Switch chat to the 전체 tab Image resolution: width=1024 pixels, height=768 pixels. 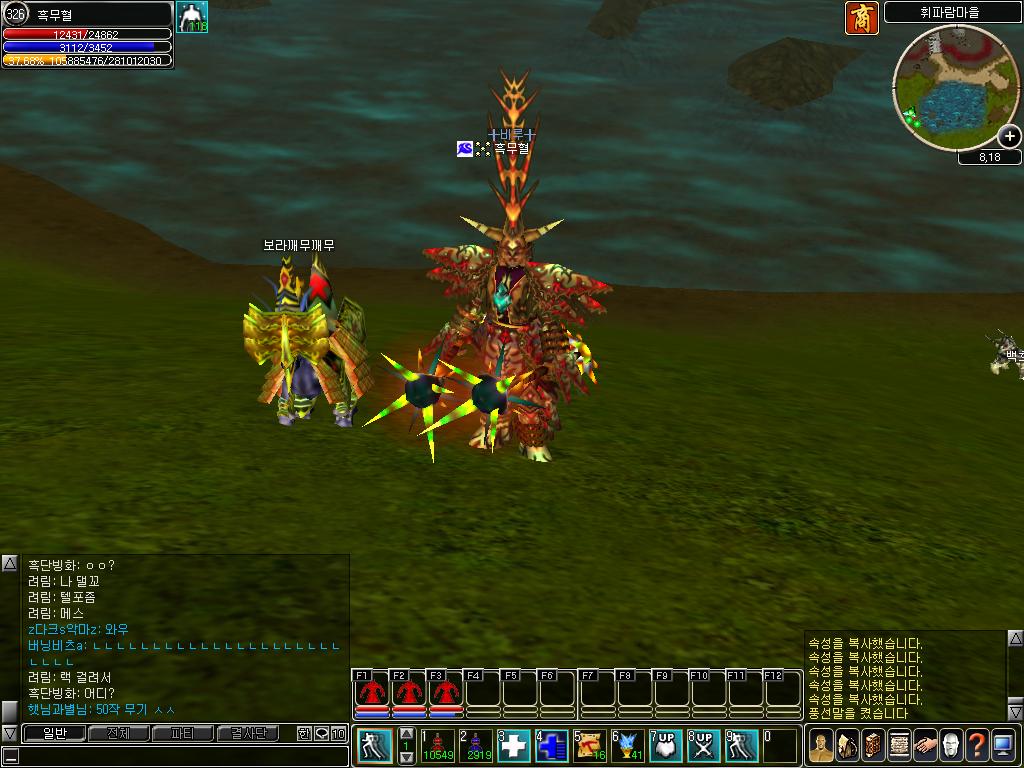pyautogui.click(x=118, y=734)
